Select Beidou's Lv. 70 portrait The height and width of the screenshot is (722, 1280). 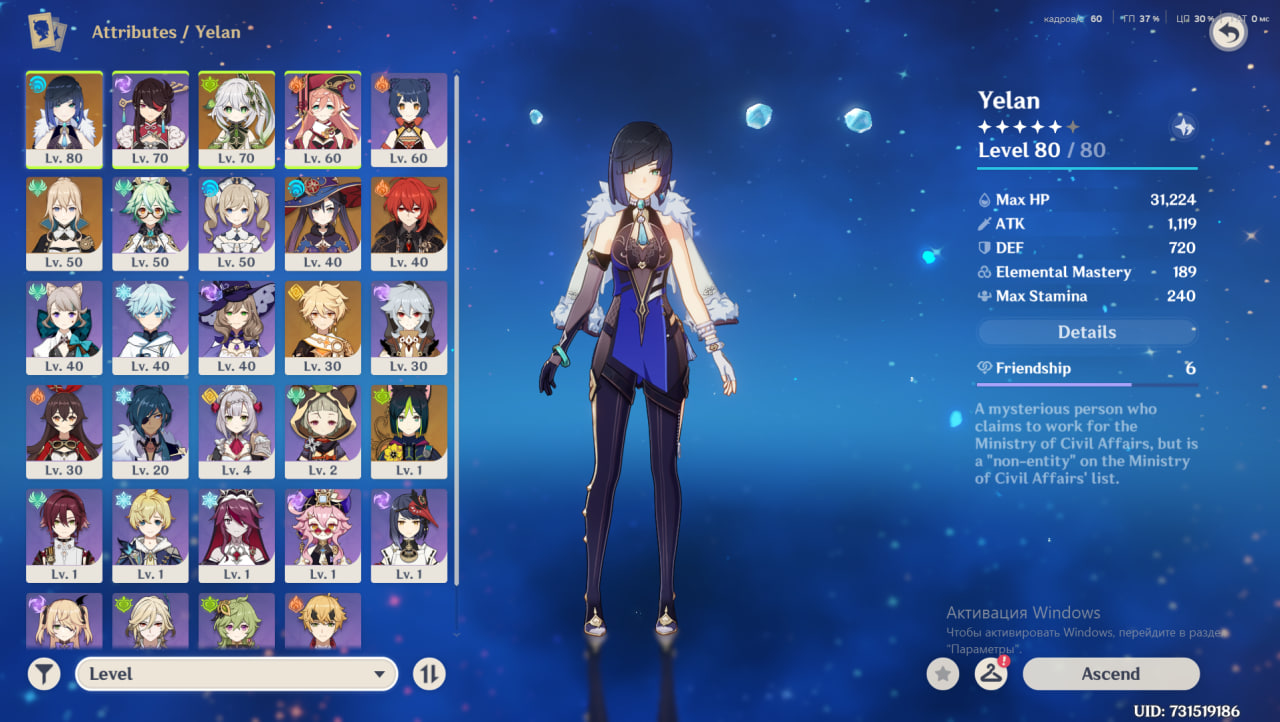150,118
